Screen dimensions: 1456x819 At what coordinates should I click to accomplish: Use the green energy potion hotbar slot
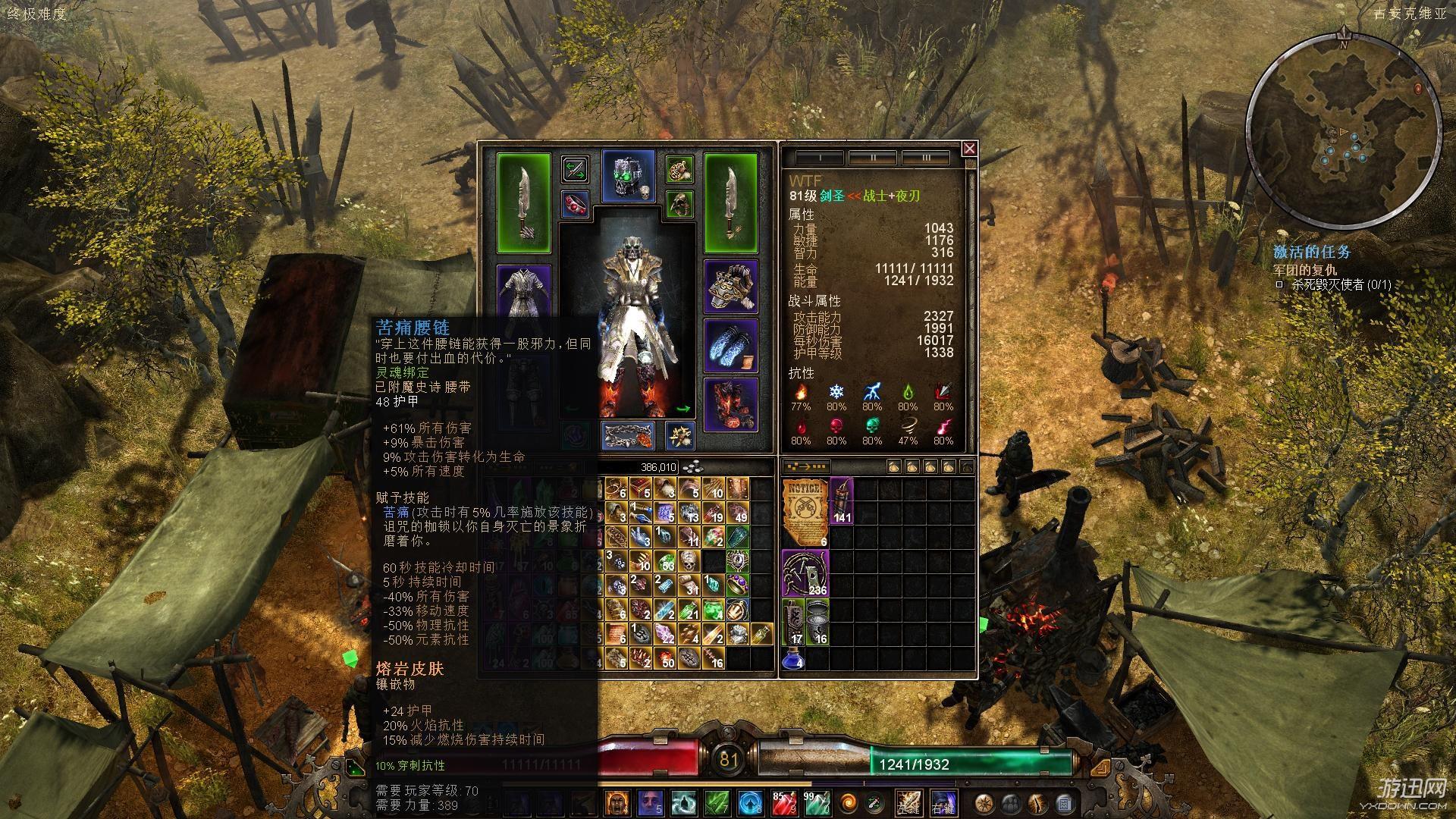(817, 802)
